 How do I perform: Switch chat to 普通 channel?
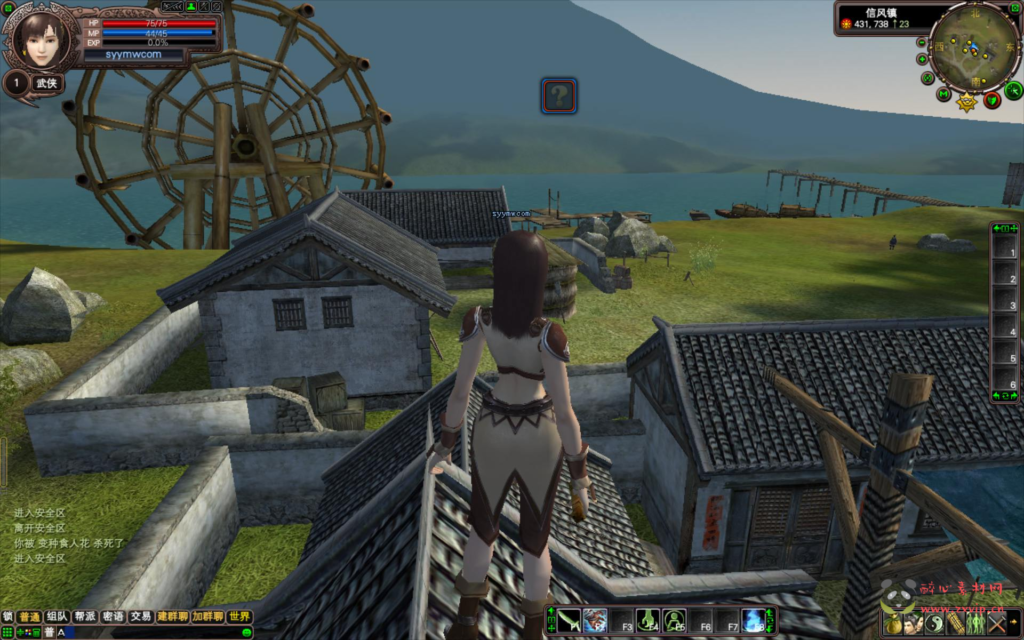point(30,617)
